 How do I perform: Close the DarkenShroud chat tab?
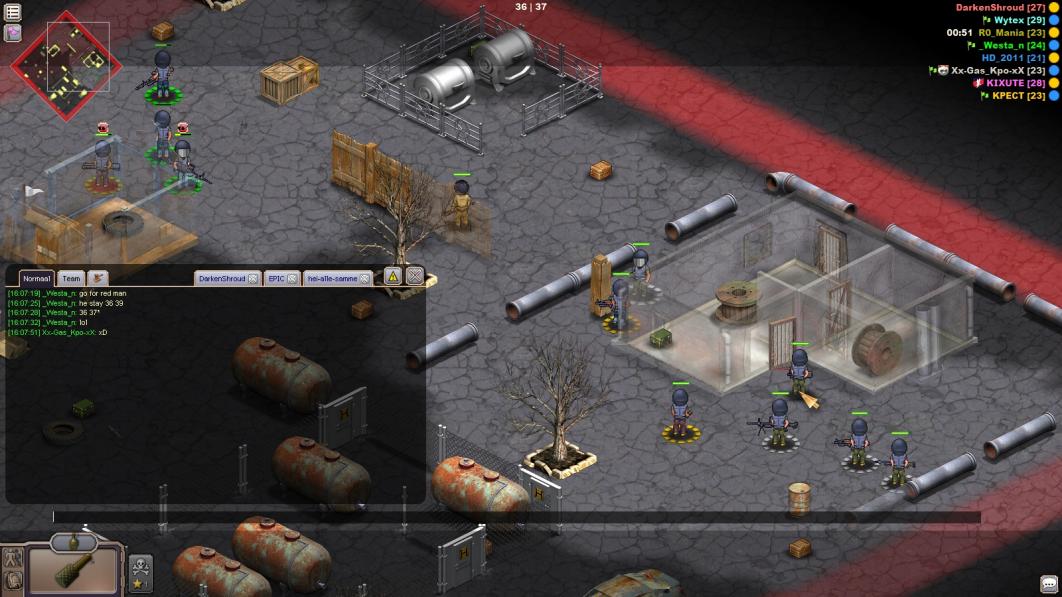[x=253, y=278]
